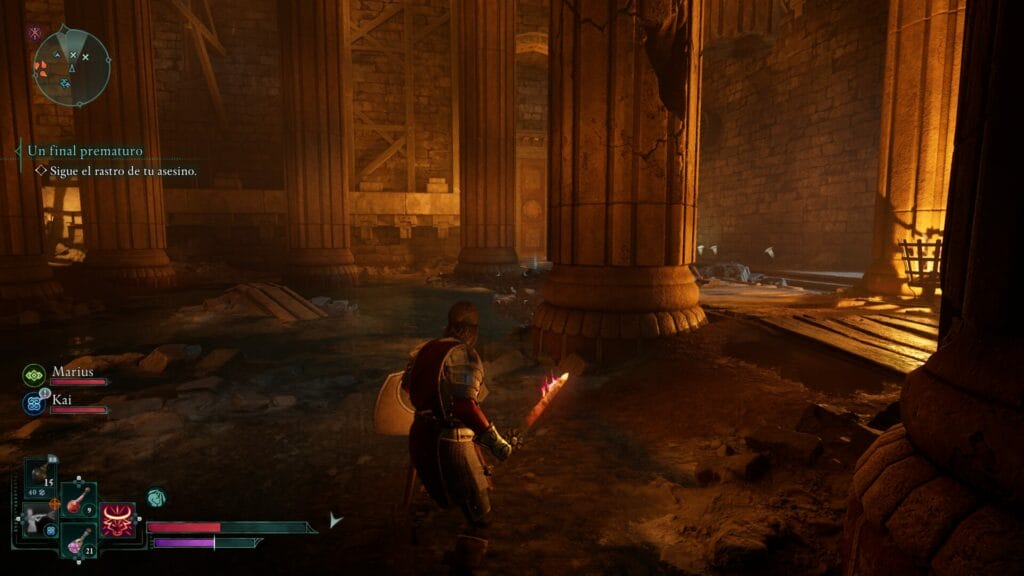Screen dimensions: 1024x576
Task: Use the red health potion slot
Action: [x=77, y=501]
